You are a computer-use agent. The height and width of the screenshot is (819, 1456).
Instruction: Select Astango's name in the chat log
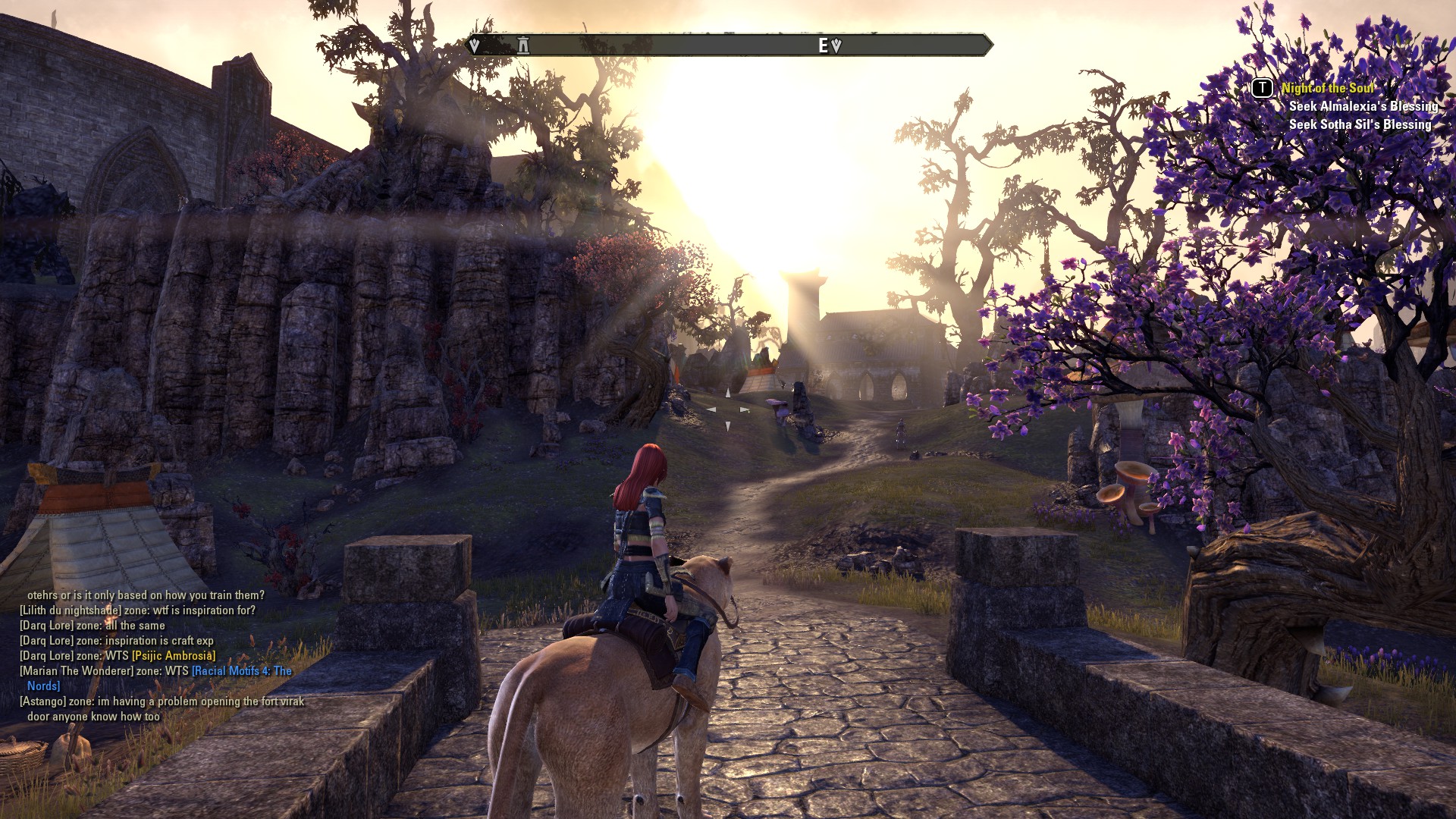43,701
